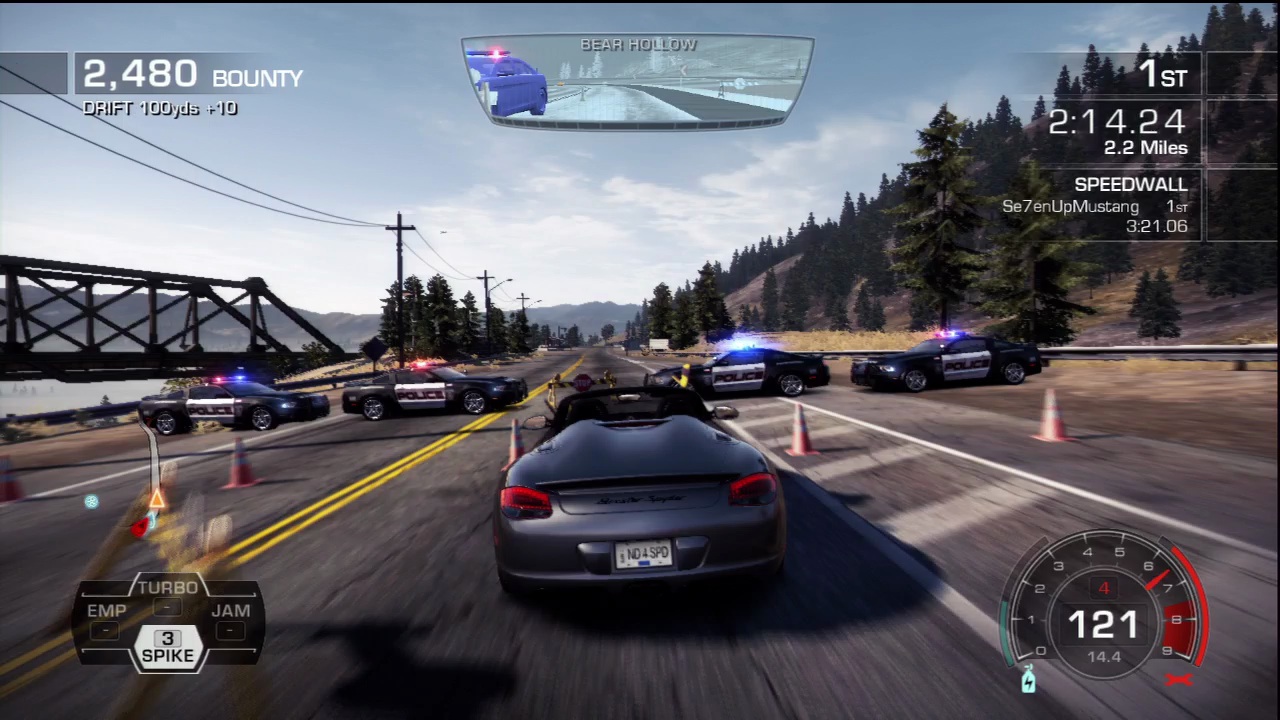Click the Se7enUpMustang leaderboard entry

tap(1071, 206)
